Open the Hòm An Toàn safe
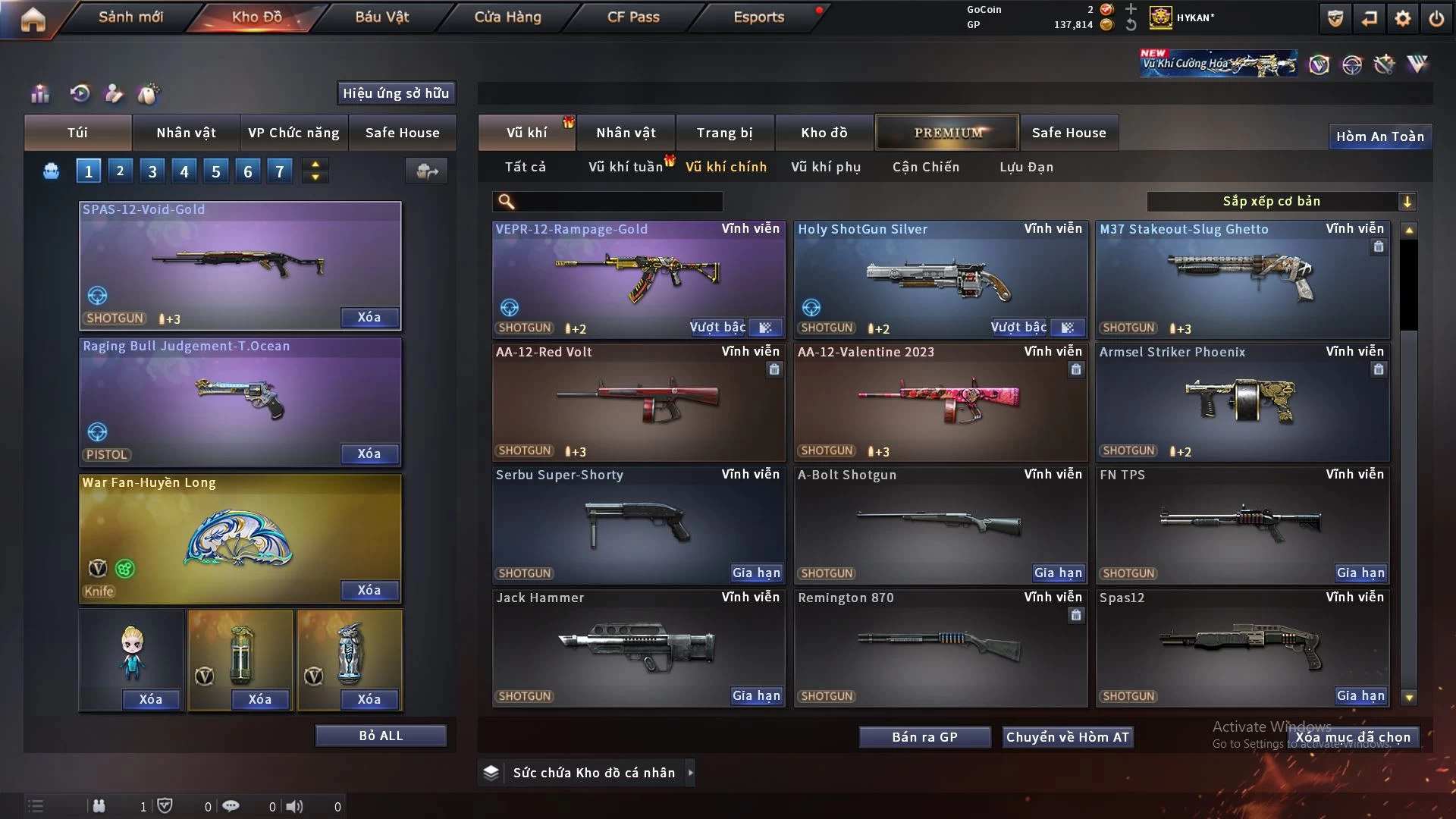The image size is (1456, 819). pyautogui.click(x=1379, y=136)
